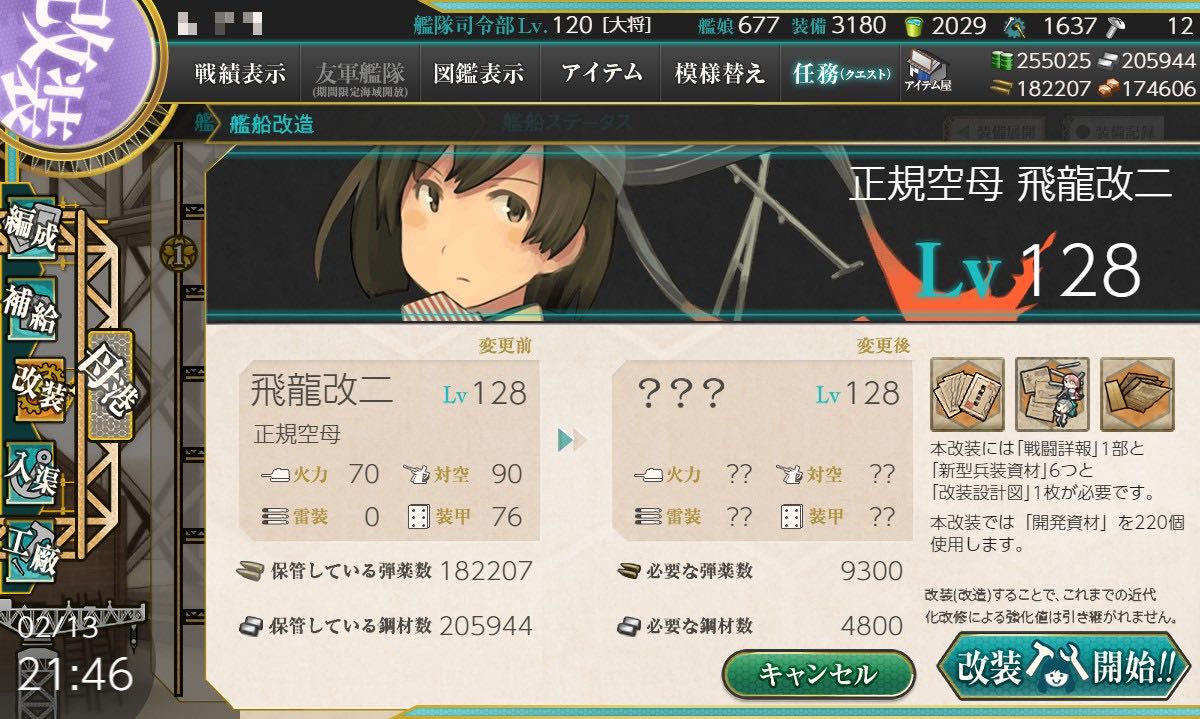Start the remodel with 改装開始 button
The width and height of the screenshot is (1200, 719).
click(1064, 667)
